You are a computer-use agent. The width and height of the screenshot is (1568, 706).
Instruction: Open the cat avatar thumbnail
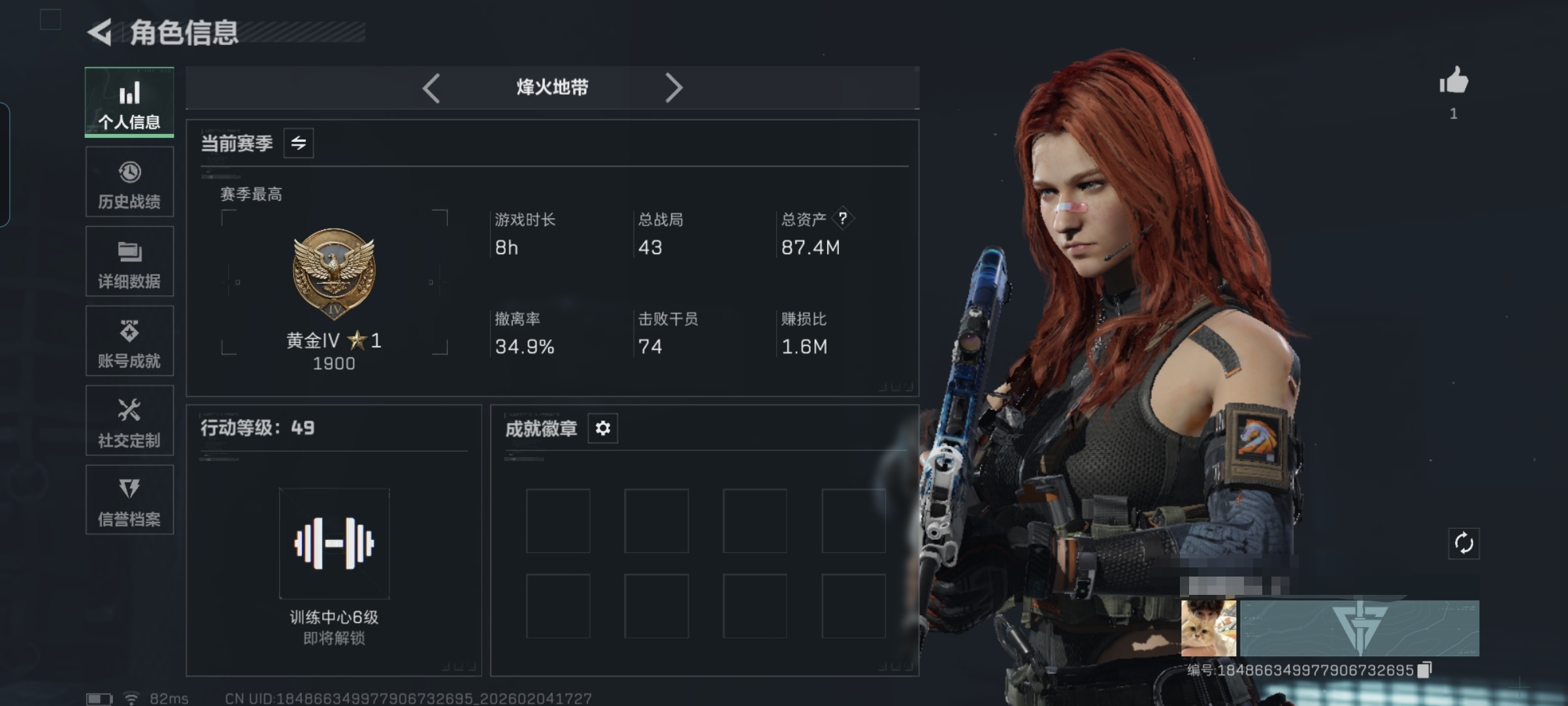coord(1208,628)
